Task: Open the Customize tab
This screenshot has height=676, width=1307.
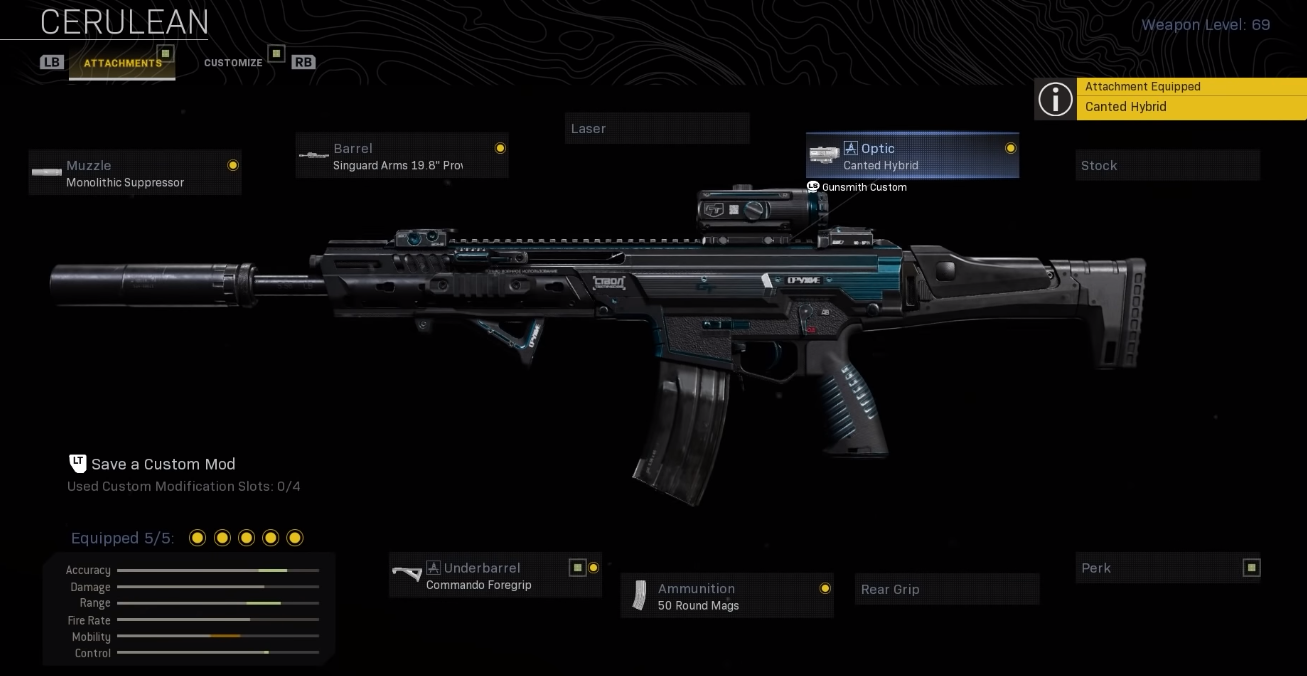Action: tap(233, 63)
